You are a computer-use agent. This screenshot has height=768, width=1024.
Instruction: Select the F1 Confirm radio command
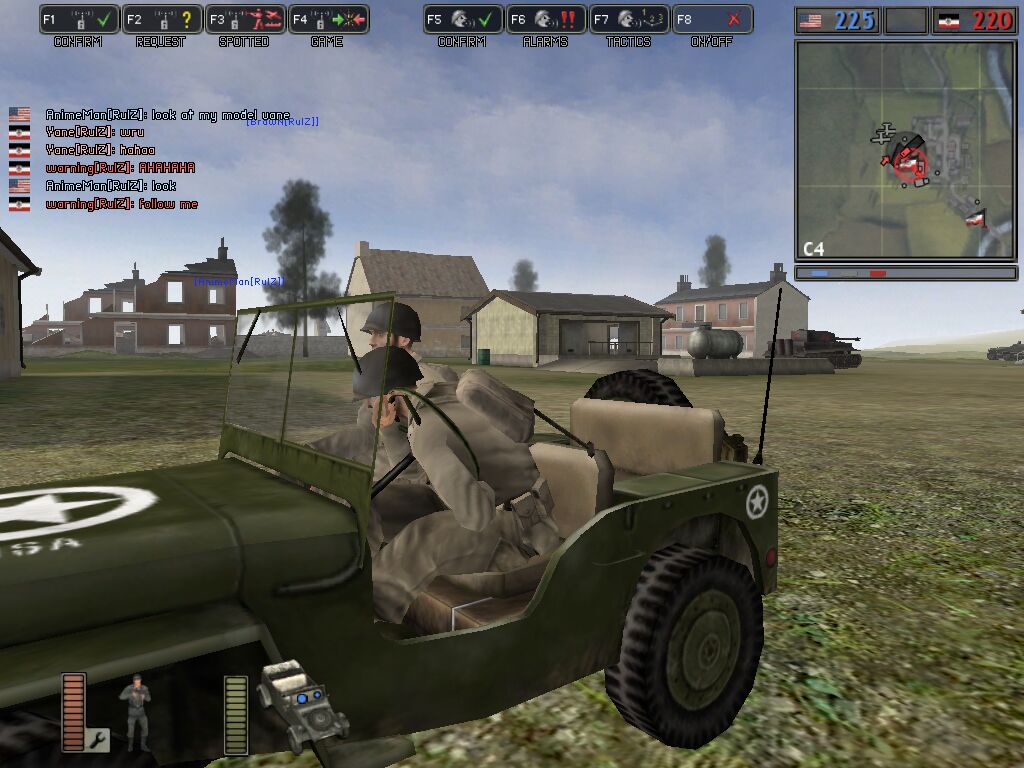80,20
